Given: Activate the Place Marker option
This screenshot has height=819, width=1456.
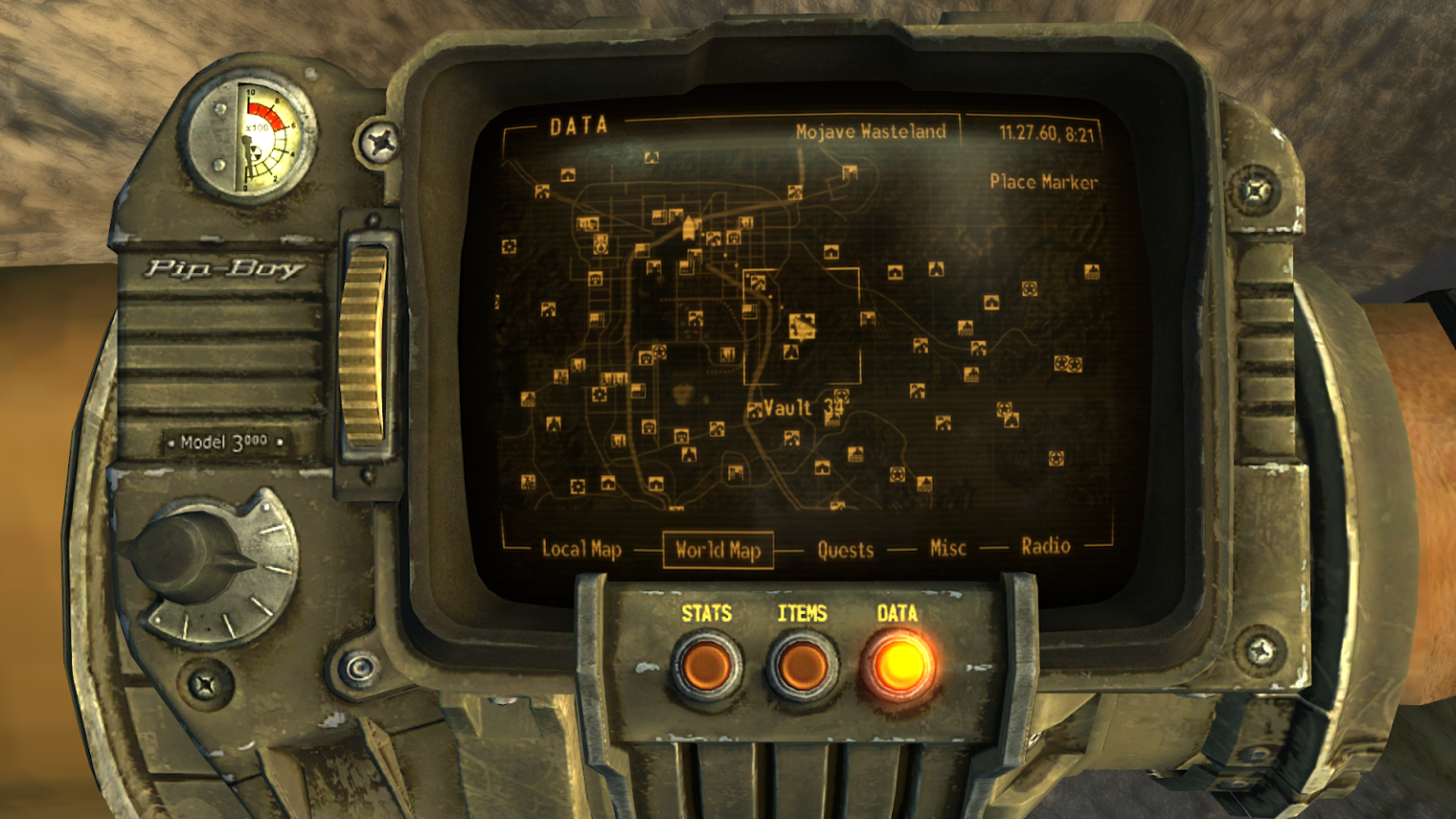Looking at the screenshot, I should point(1043,182).
